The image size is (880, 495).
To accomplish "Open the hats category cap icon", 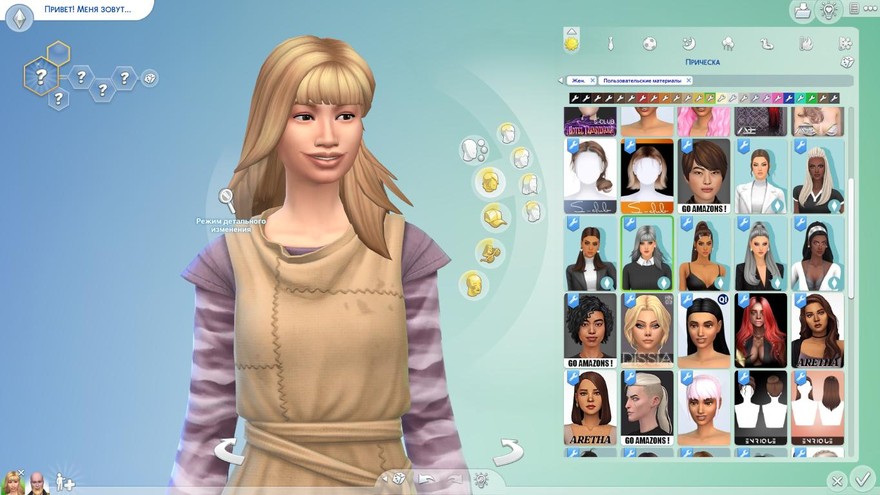I will click(493, 216).
